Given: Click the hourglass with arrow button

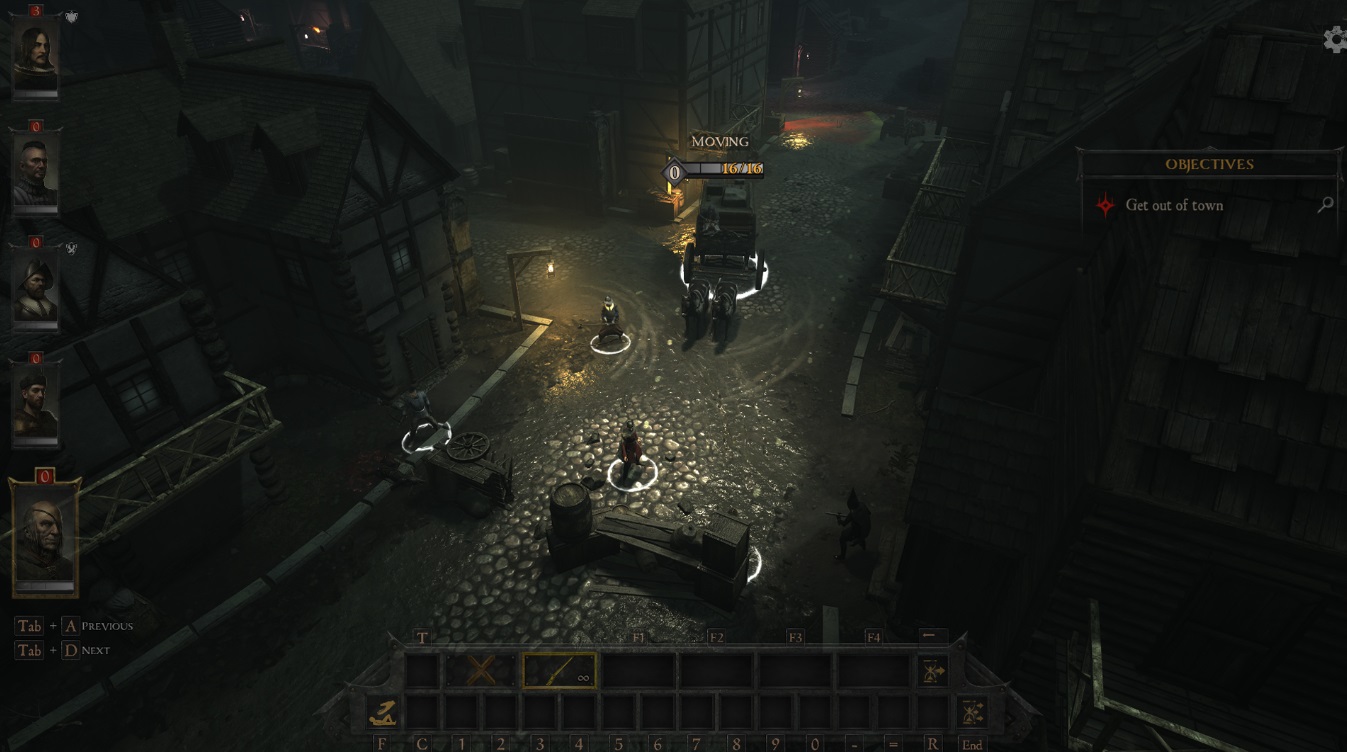Looking at the screenshot, I should click(x=932, y=671).
